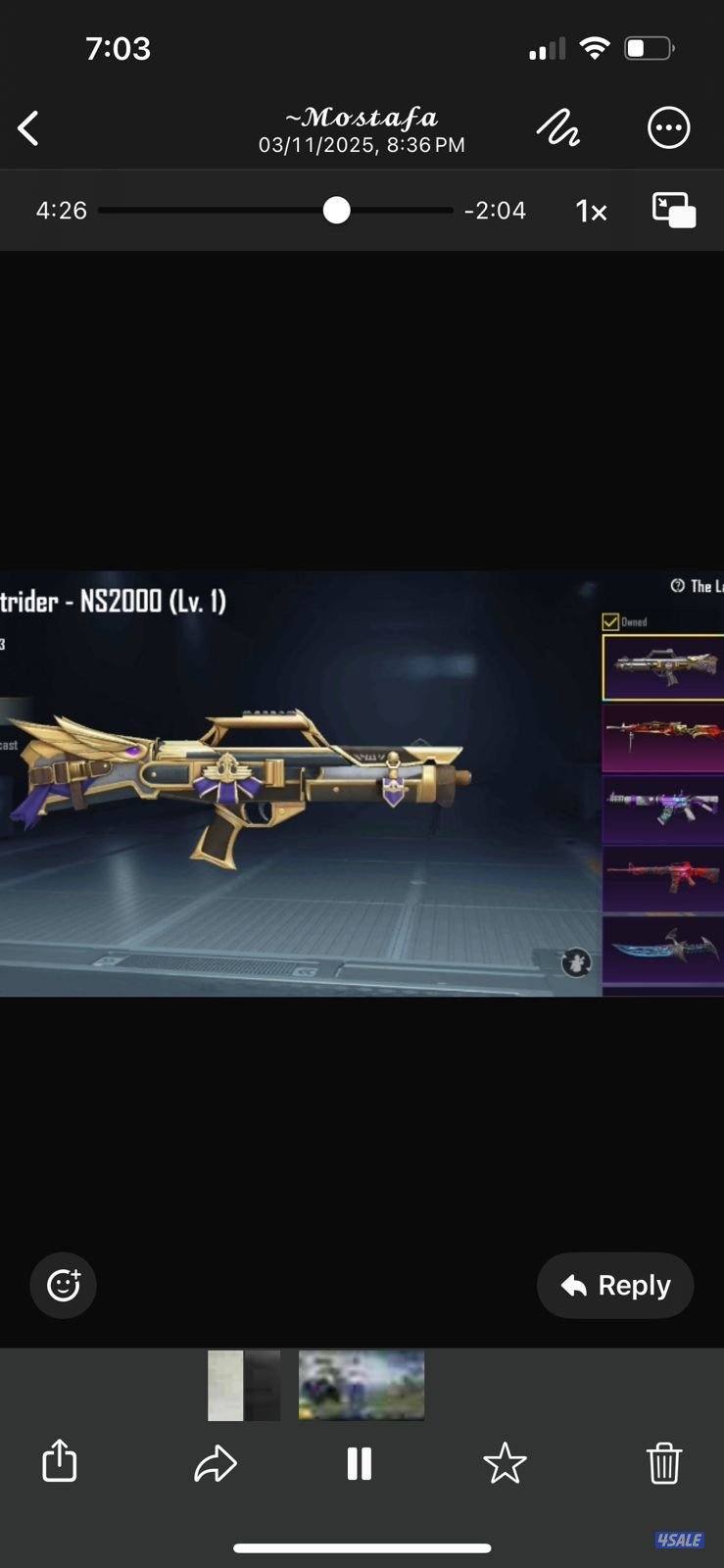
Task: Delete the video with the trash icon
Action: coord(663,1463)
